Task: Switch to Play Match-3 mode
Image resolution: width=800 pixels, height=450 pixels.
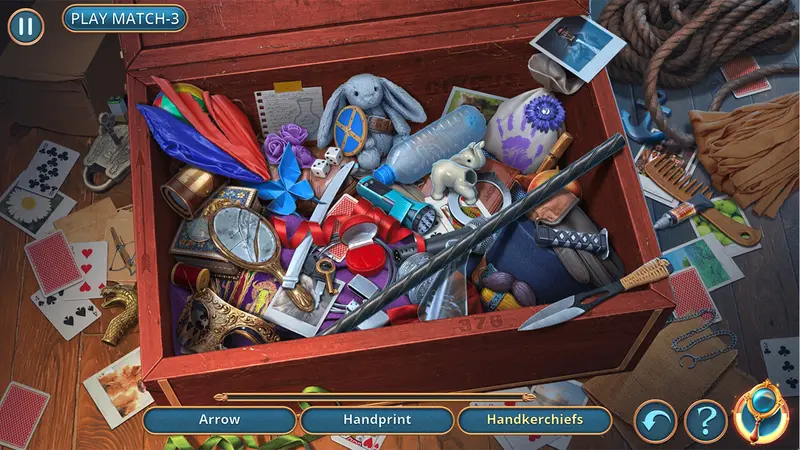Action: (x=124, y=19)
